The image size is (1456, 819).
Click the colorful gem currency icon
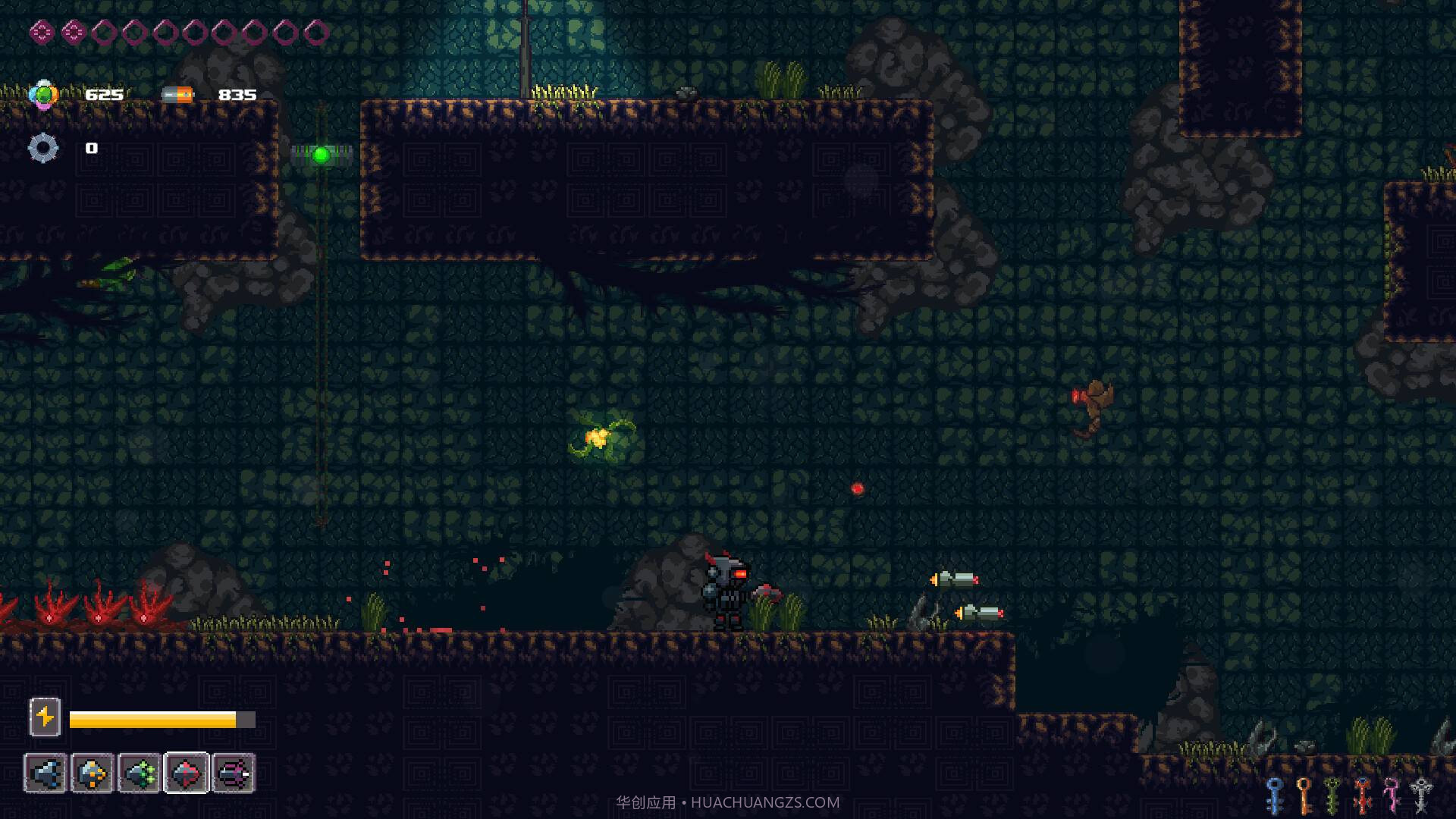coord(43,95)
